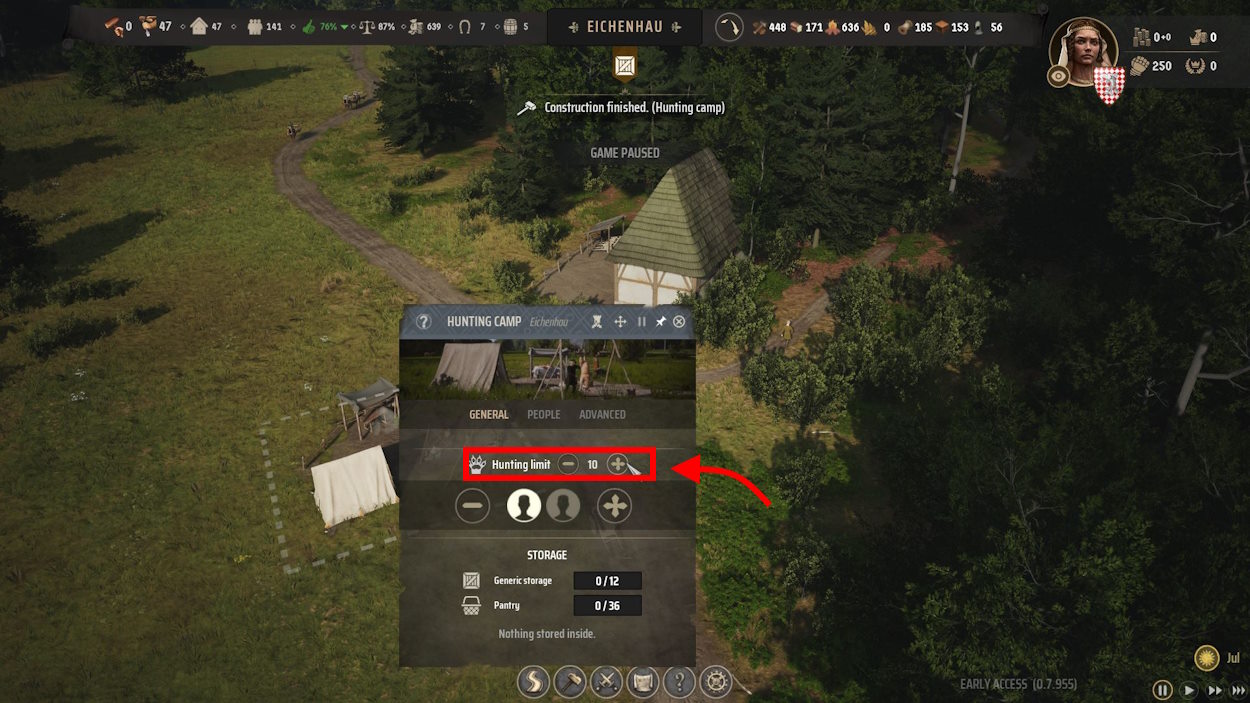Select the General tab

(489, 414)
